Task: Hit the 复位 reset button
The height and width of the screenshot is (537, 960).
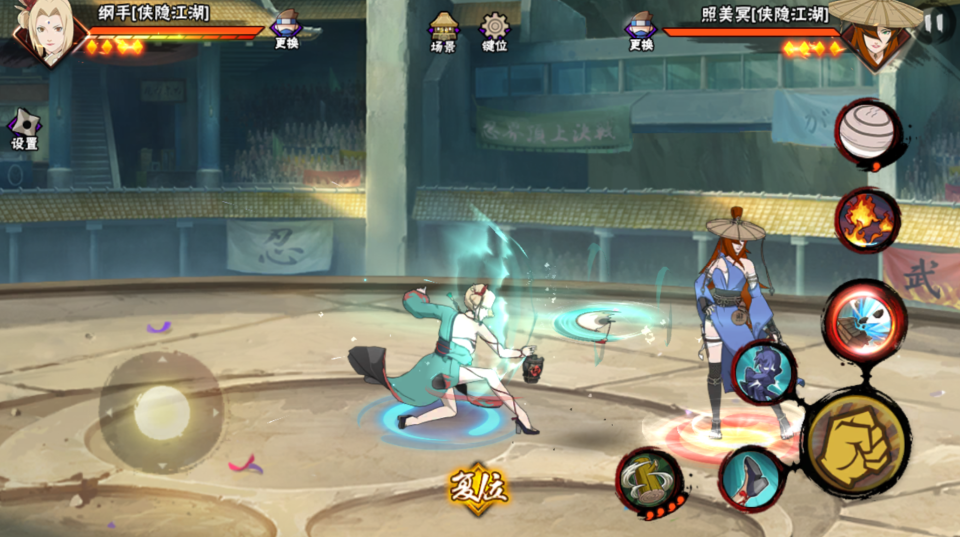Action: pyautogui.click(x=478, y=488)
